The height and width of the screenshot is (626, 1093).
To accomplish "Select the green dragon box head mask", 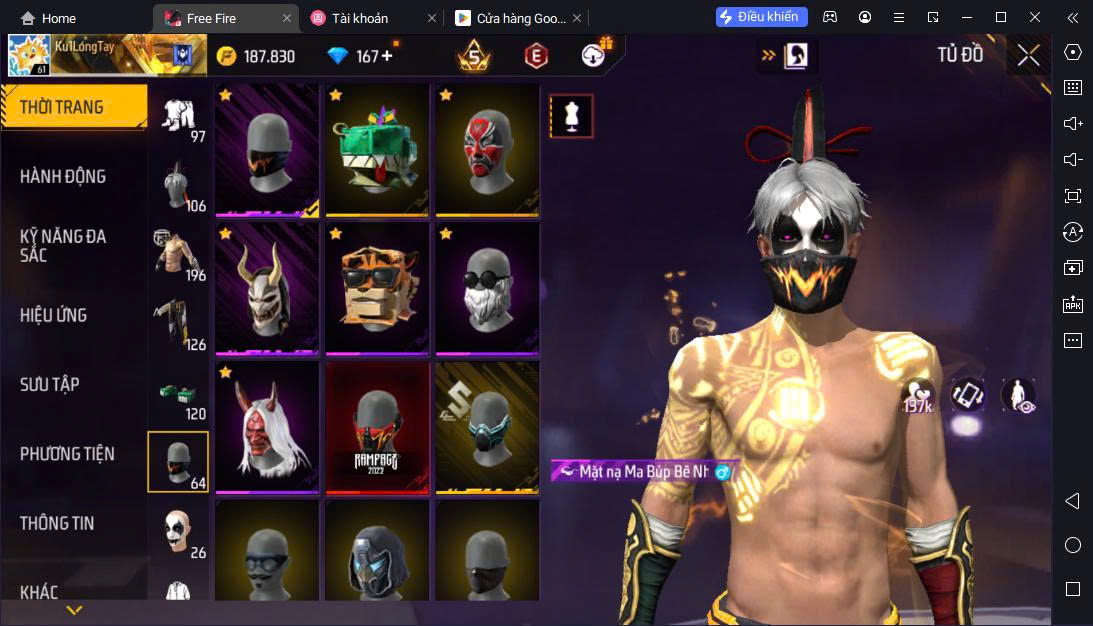I will tap(377, 149).
